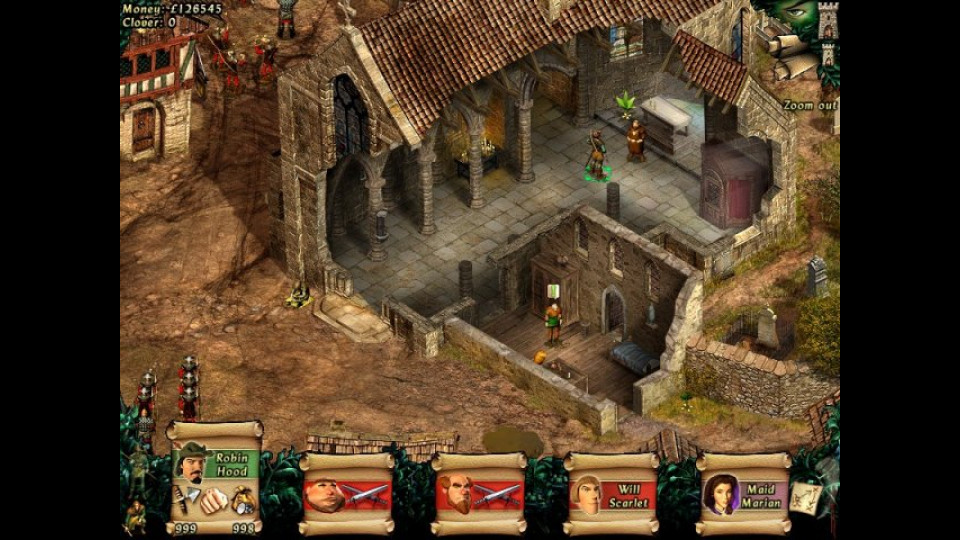
Task: Select Robin Hood's portrait
Action: click(191, 465)
